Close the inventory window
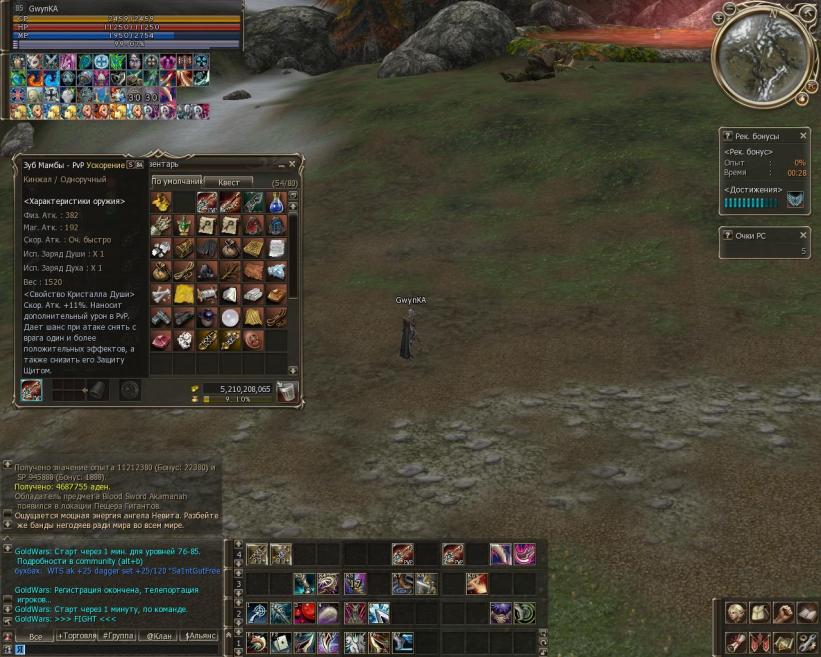The height and width of the screenshot is (657, 821). [292, 163]
